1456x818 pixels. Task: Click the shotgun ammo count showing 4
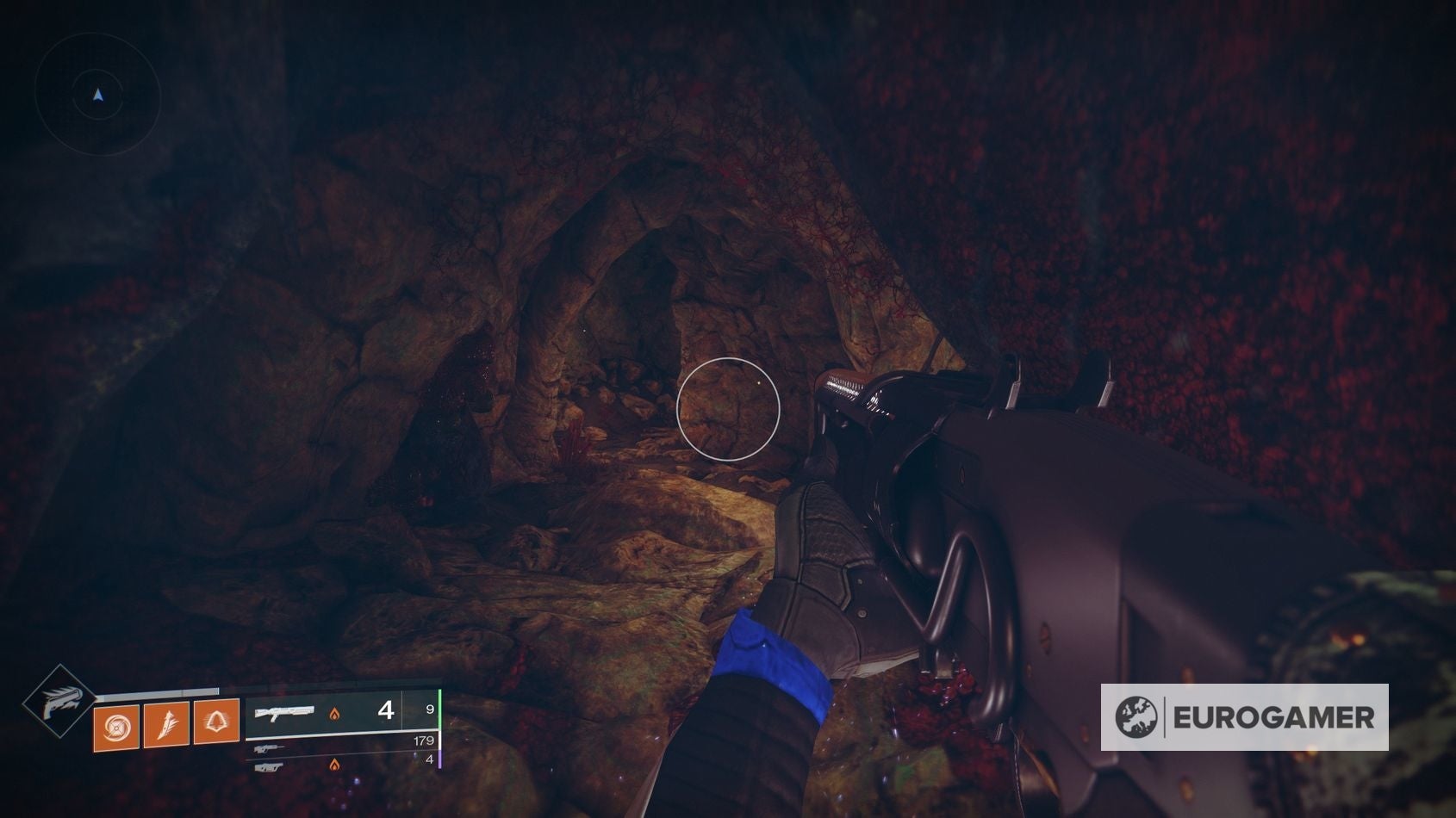(387, 711)
